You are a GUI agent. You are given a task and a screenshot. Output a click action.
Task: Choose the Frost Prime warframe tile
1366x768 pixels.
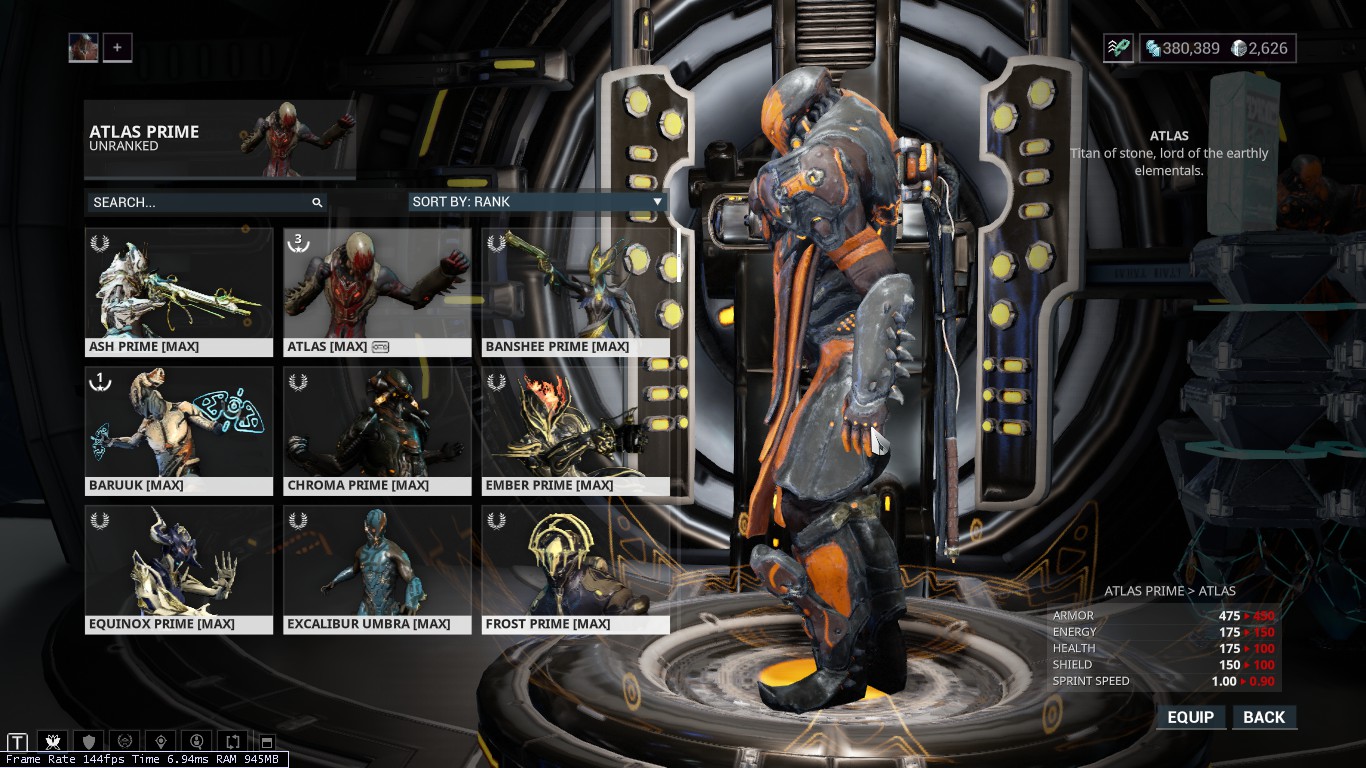(575, 569)
